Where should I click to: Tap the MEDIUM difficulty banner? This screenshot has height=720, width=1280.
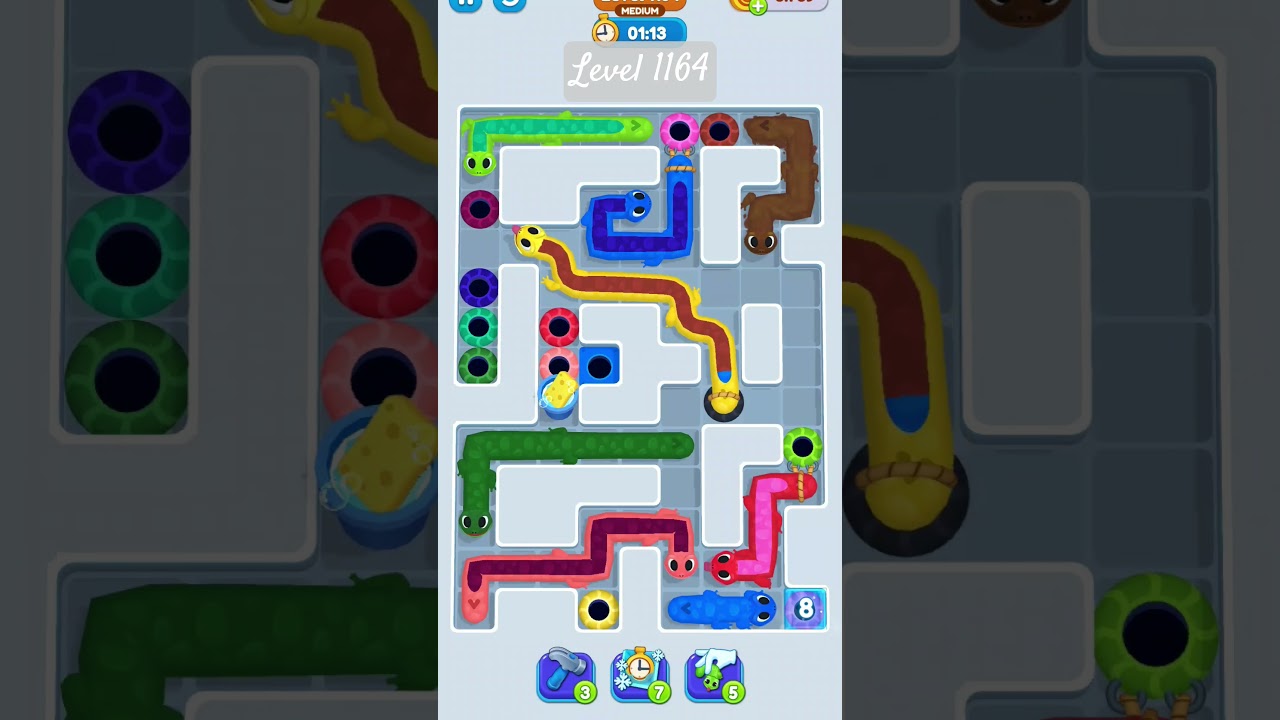point(638,10)
